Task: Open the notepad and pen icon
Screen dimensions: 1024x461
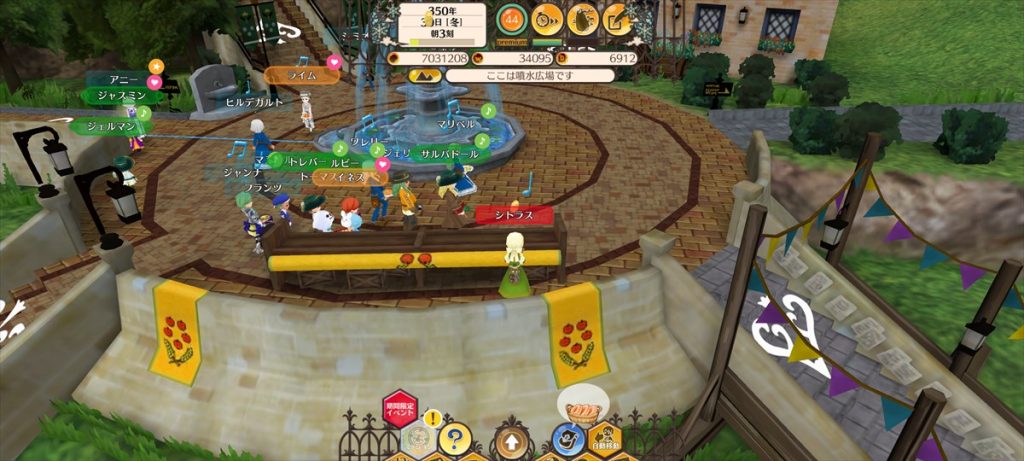Action: pos(618,18)
